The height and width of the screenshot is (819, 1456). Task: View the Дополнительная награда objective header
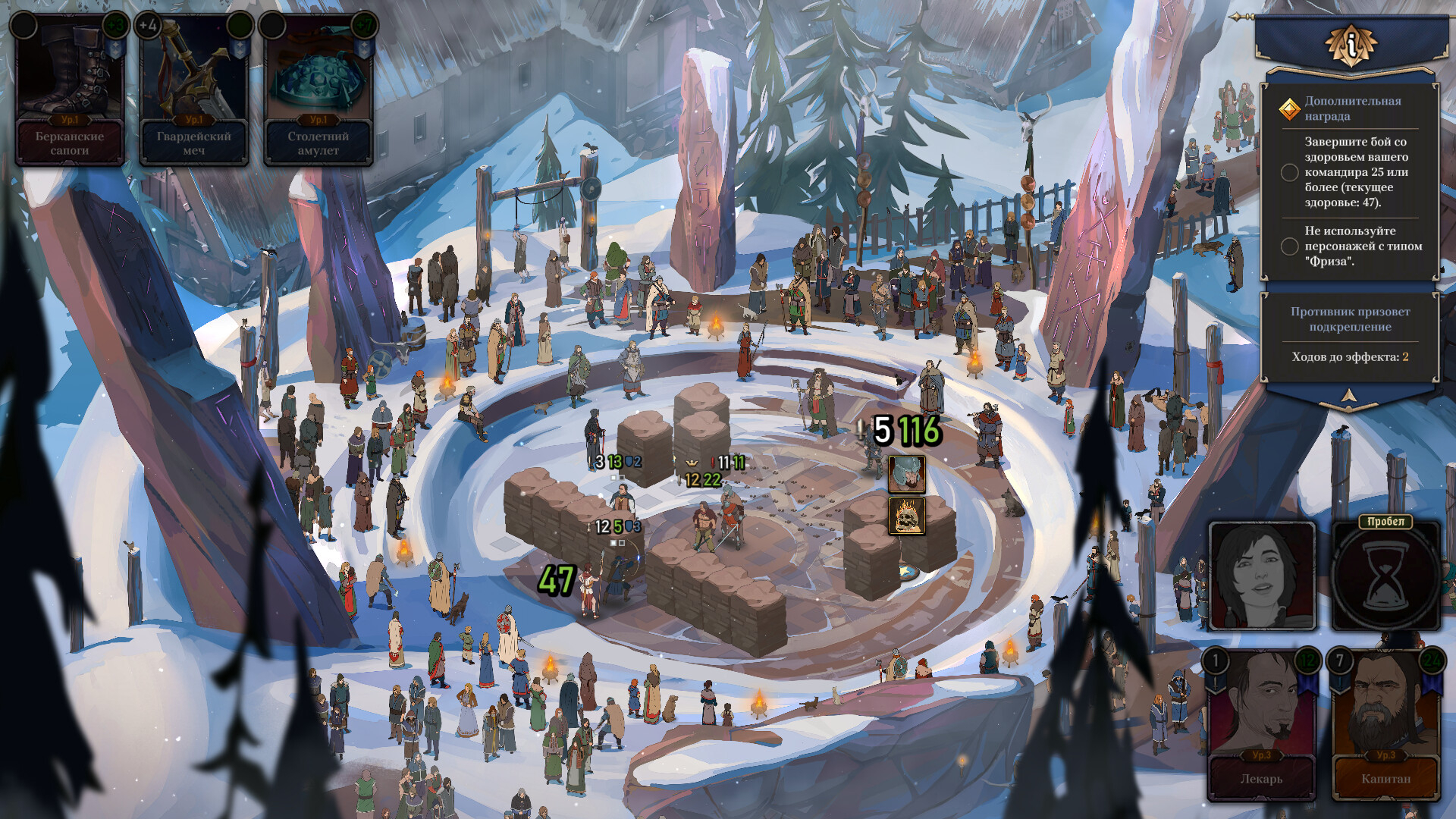click(1351, 108)
